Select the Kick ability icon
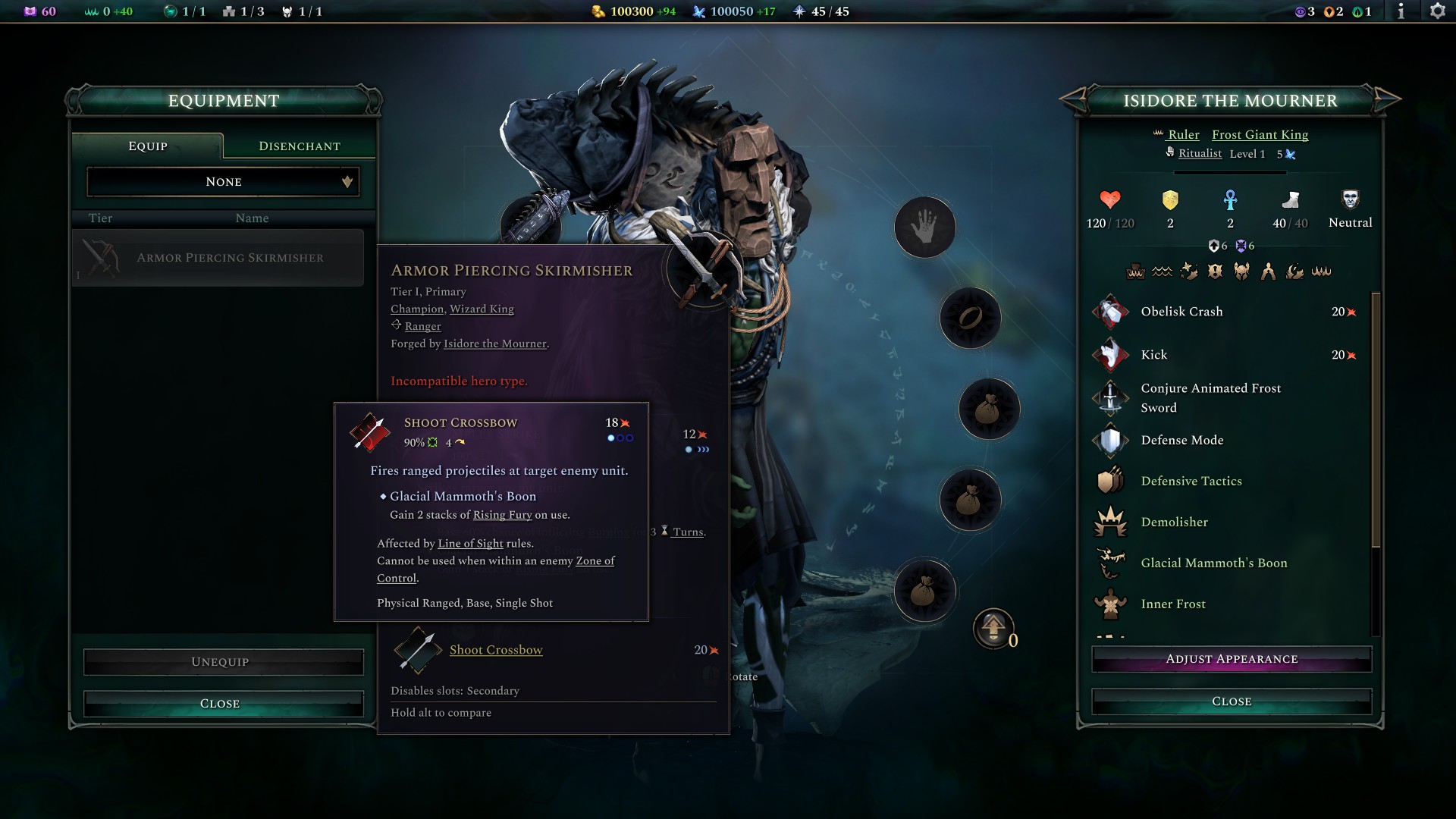The width and height of the screenshot is (1456, 819). click(1111, 354)
